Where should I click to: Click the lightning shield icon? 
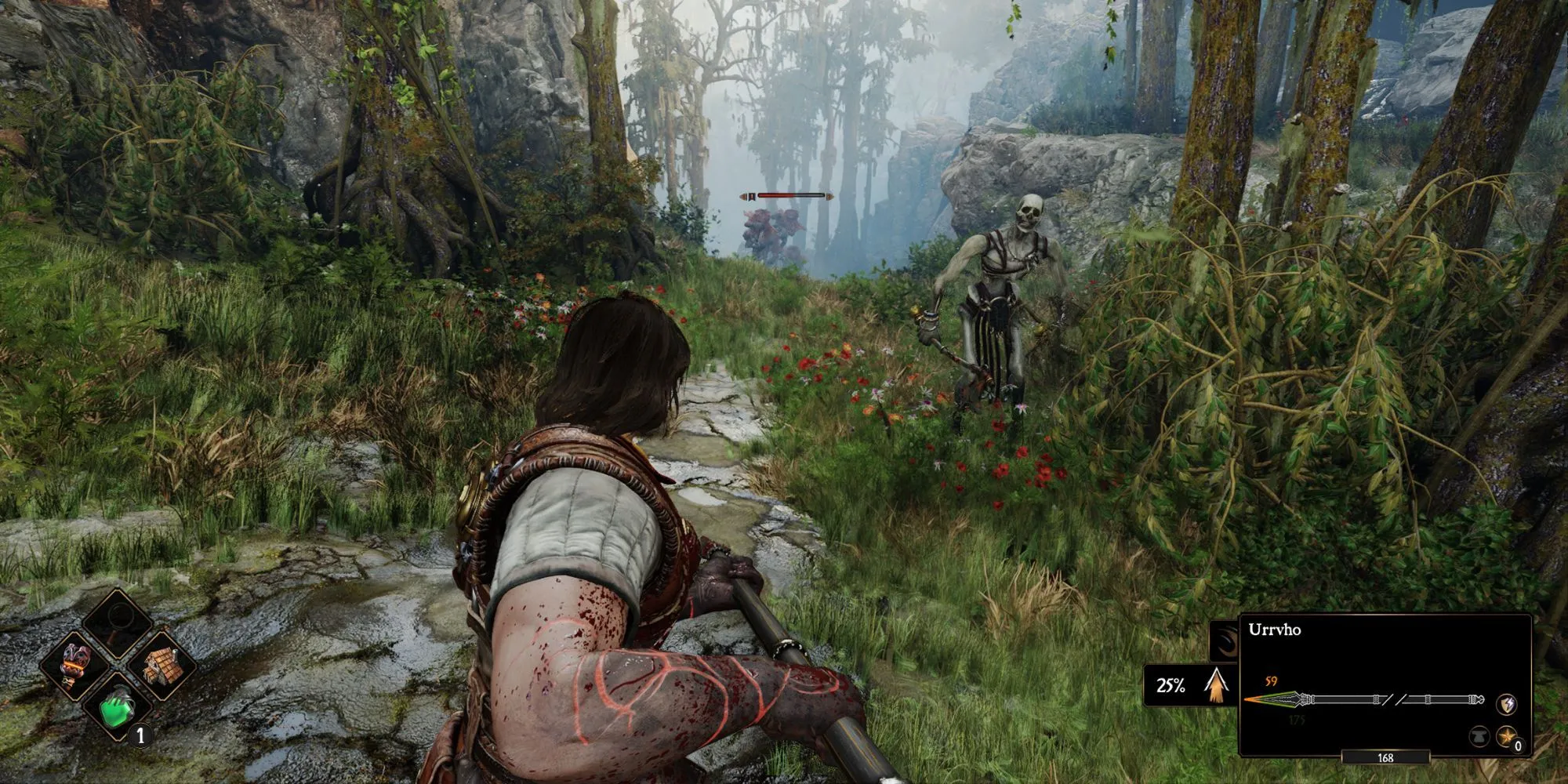coord(1506,704)
